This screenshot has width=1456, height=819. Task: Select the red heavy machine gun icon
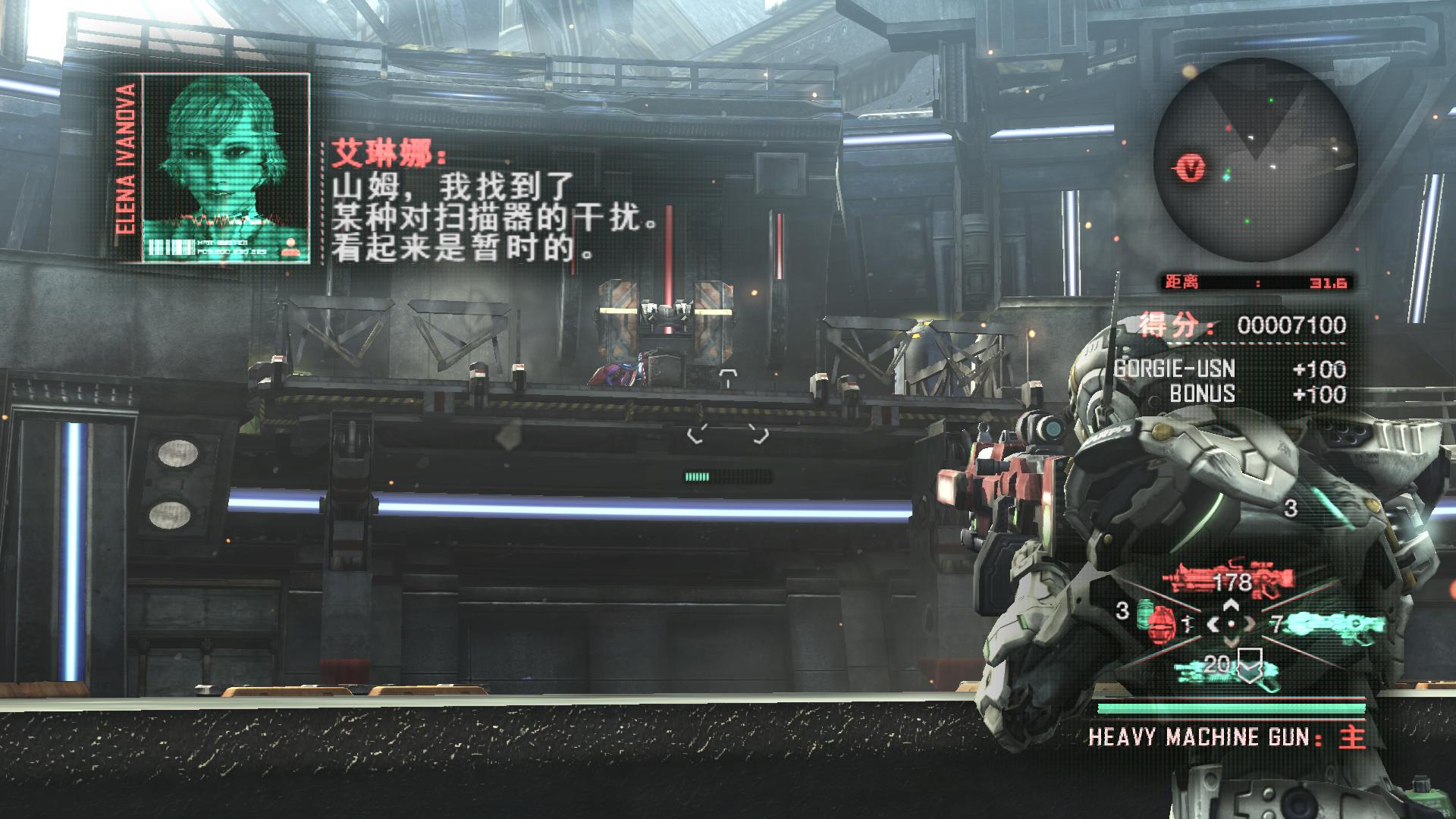point(1219,581)
